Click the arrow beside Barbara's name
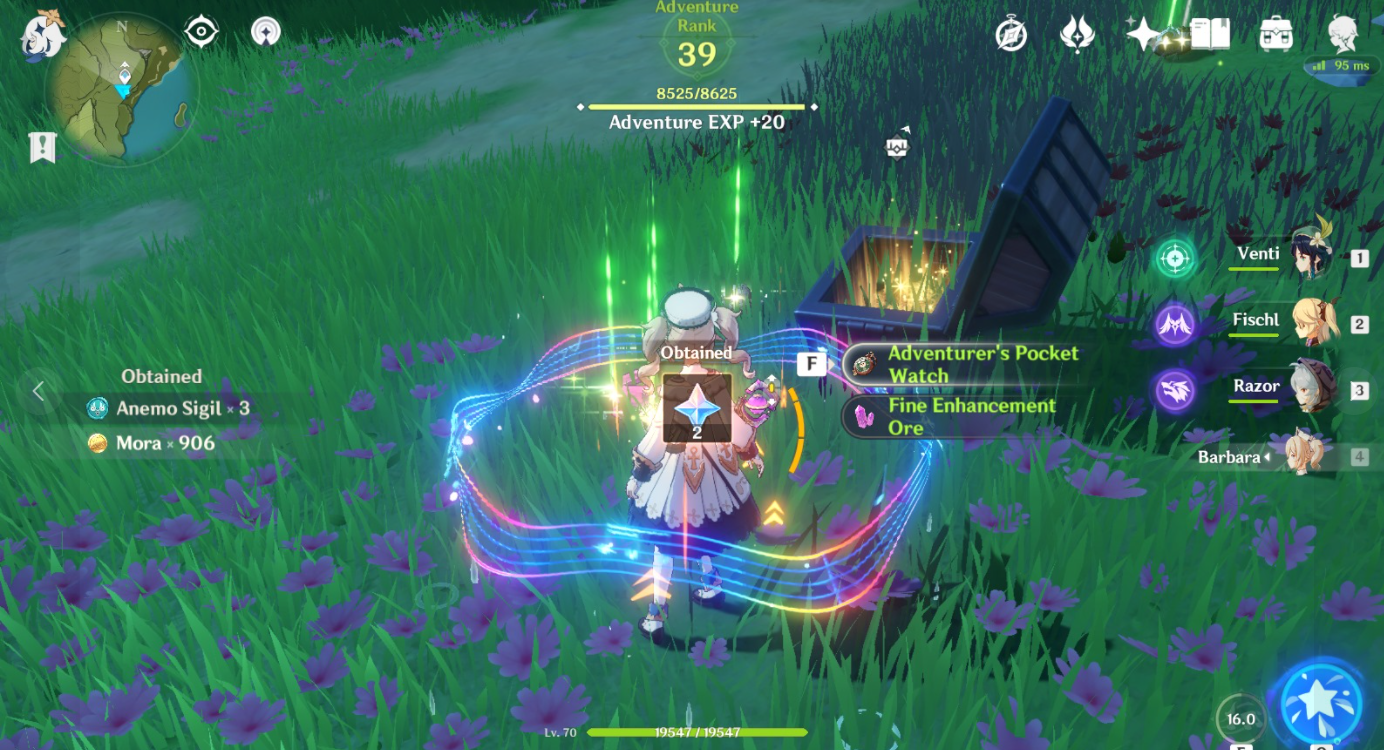 (1267, 457)
